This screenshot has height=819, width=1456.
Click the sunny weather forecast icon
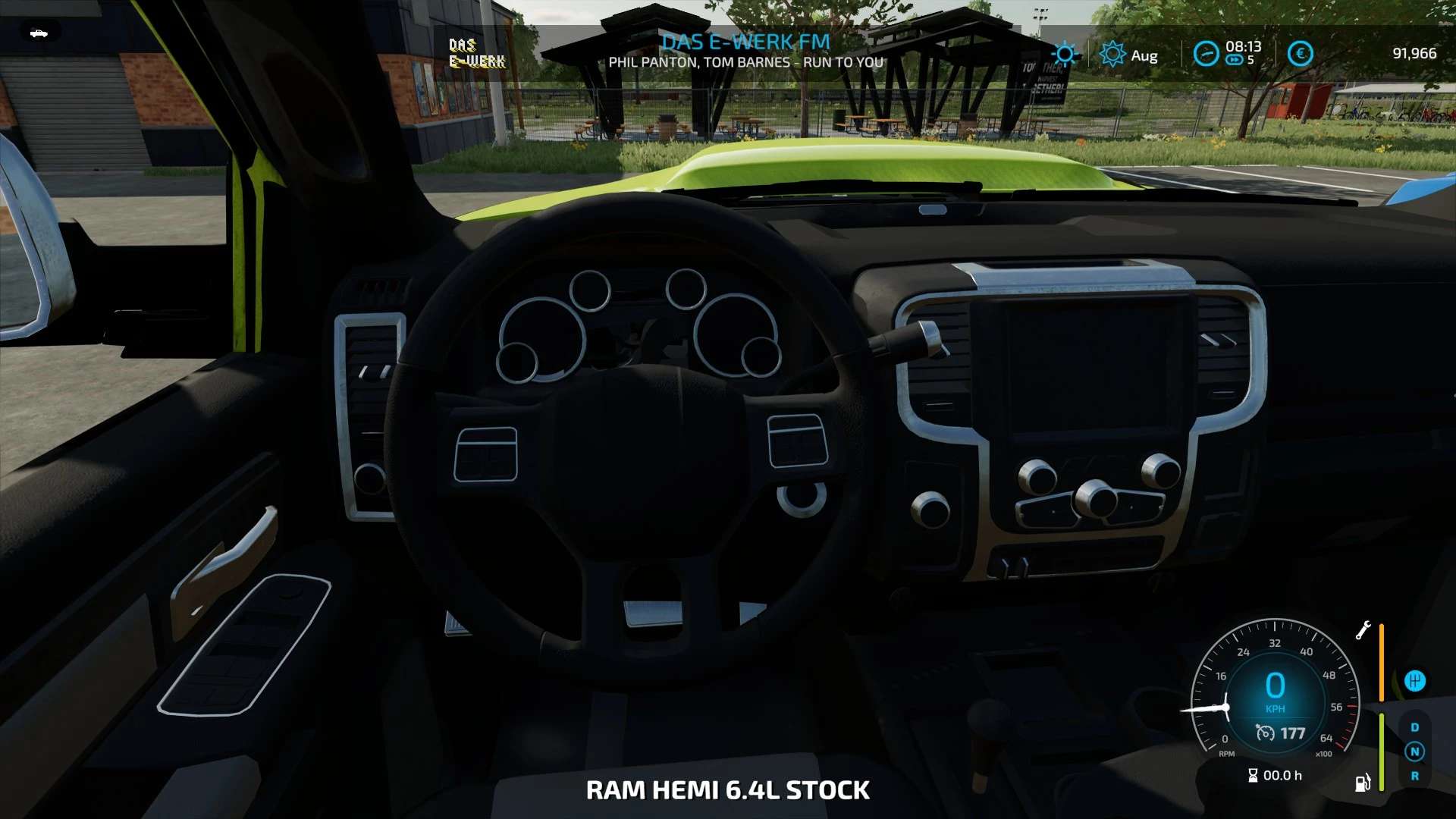tap(1065, 54)
